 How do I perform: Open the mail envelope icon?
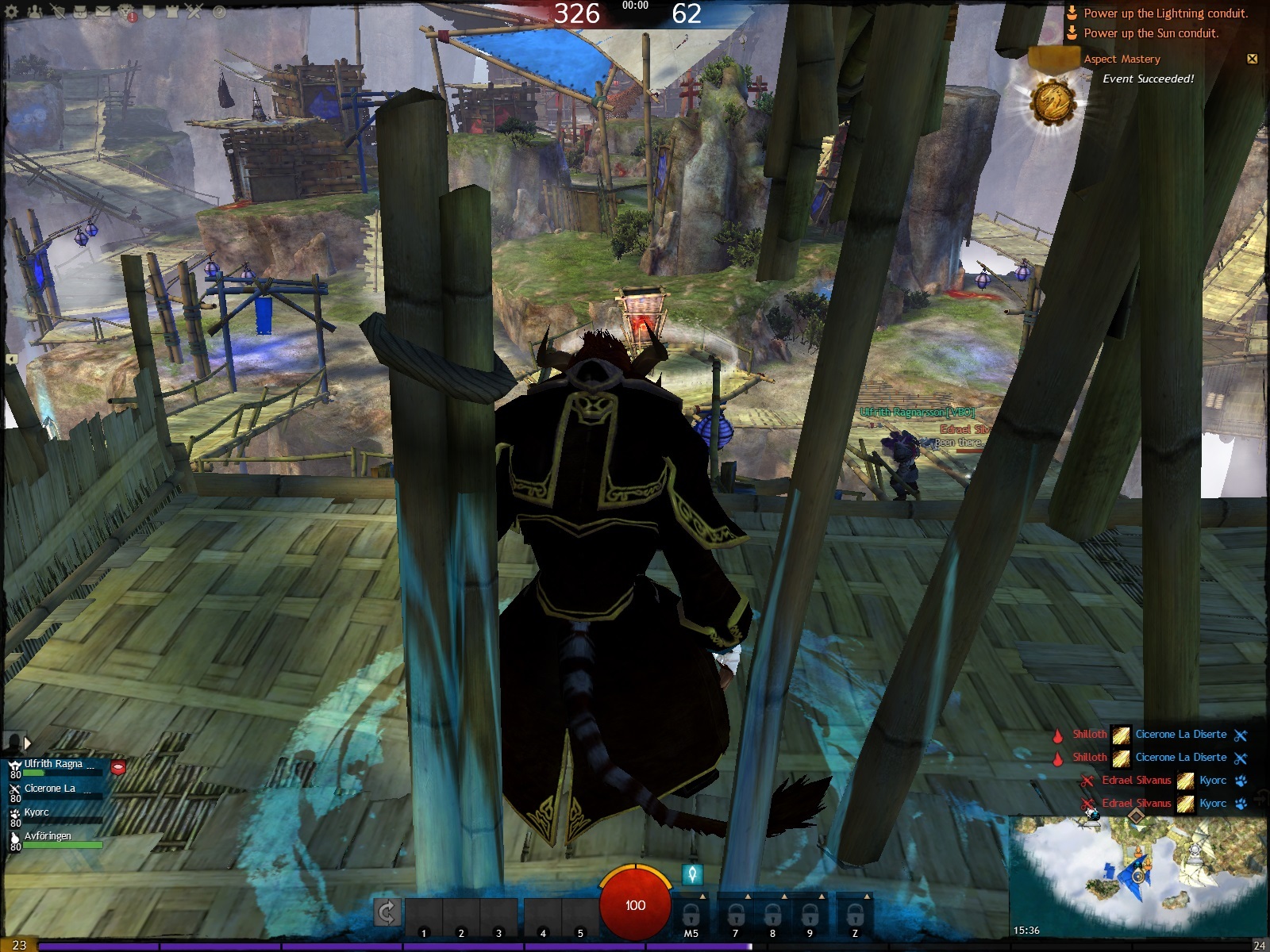103,12
